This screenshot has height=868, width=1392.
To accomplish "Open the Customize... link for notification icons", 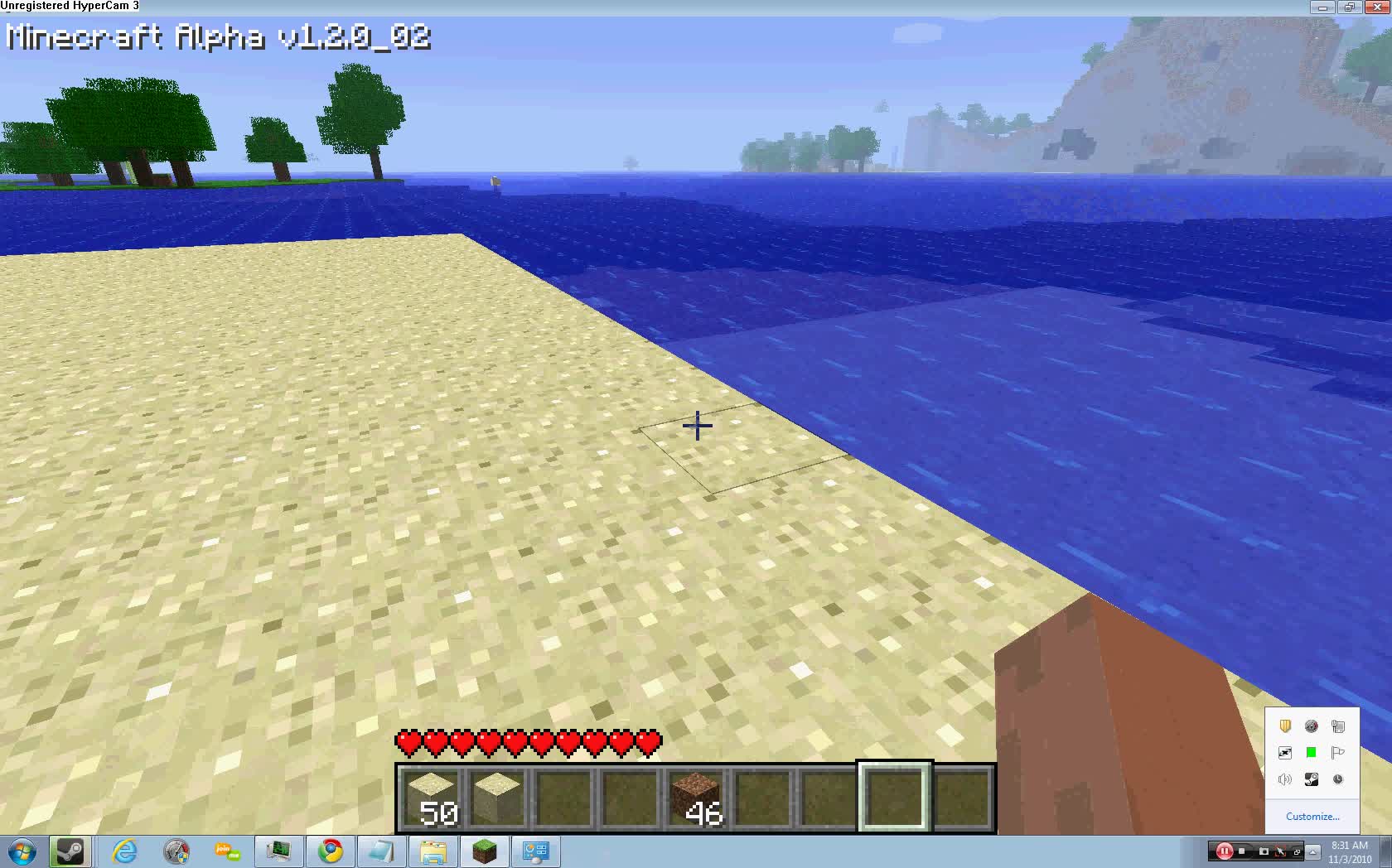I will coord(1312,817).
